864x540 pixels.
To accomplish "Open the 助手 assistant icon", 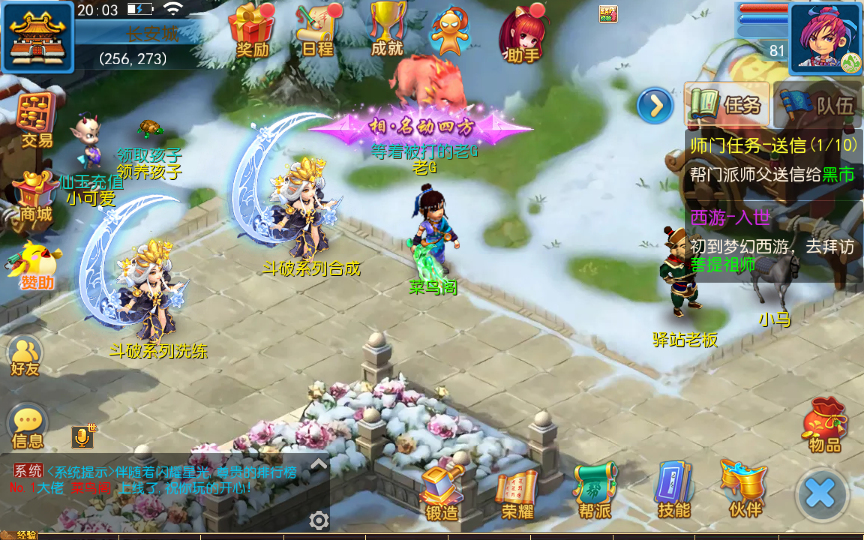I will click(x=523, y=32).
